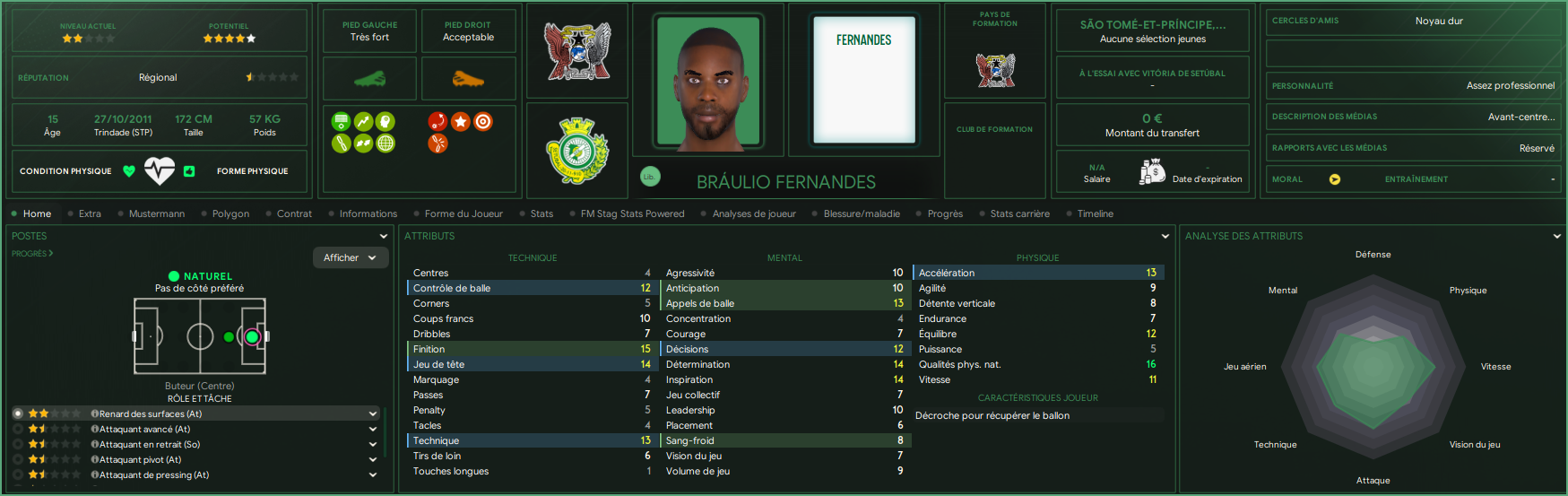Screen dimensions: 1568x496
Task: Expand the Attaquant avancé role row
Action: pos(373,430)
